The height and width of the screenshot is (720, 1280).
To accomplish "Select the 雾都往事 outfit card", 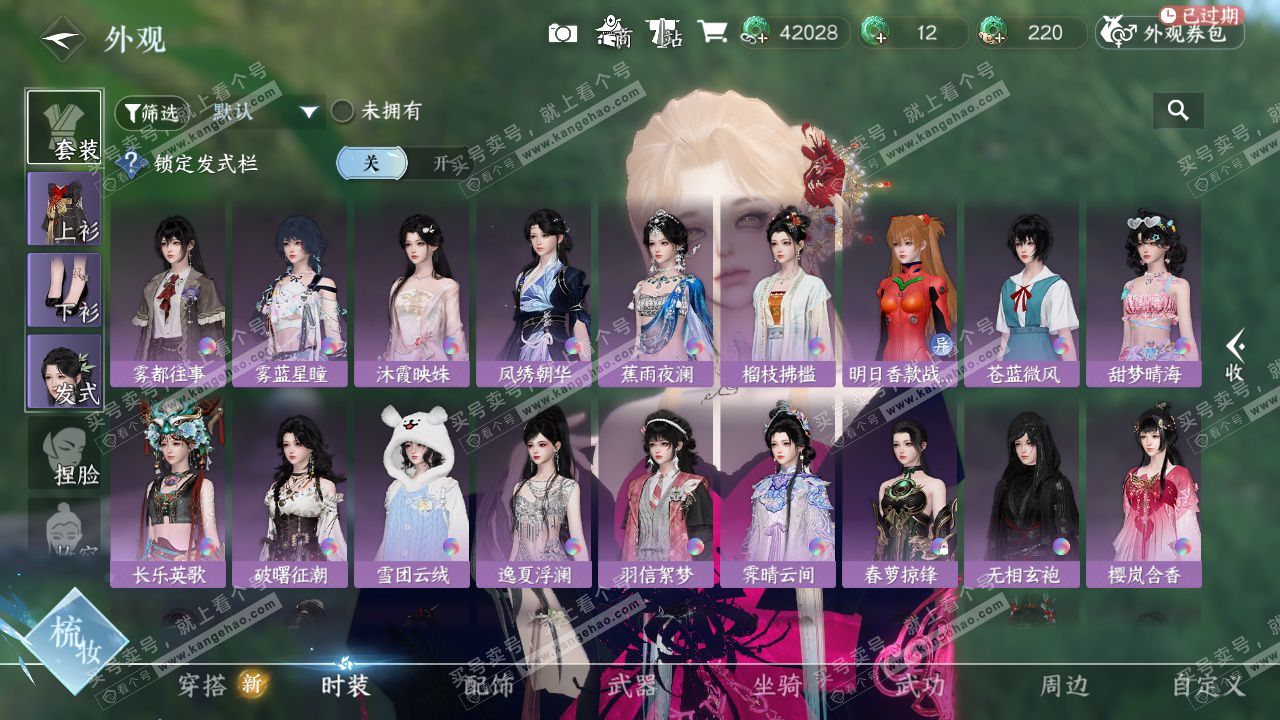I will coord(168,295).
